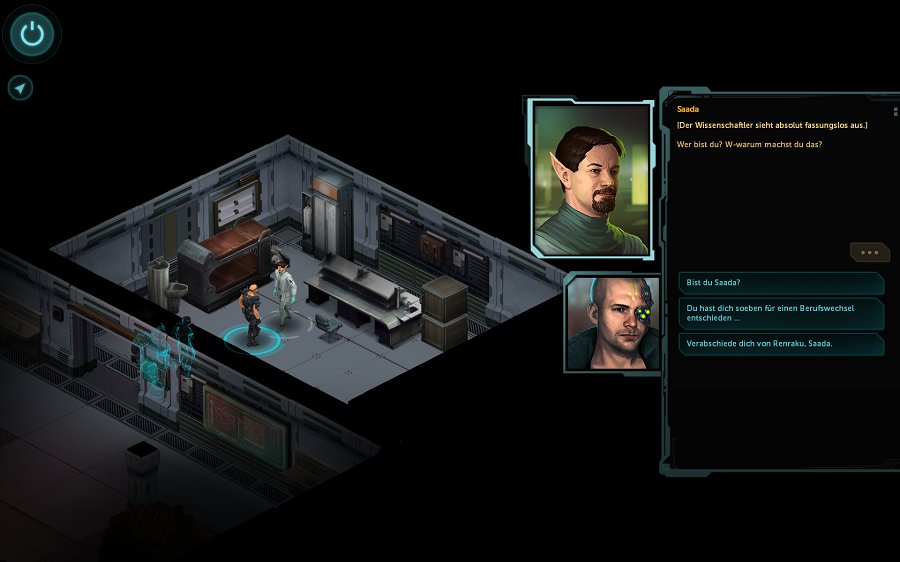This screenshot has width=900, height=562.
Task: Select reply about the Berufswechsel decision
Action: 780,314
